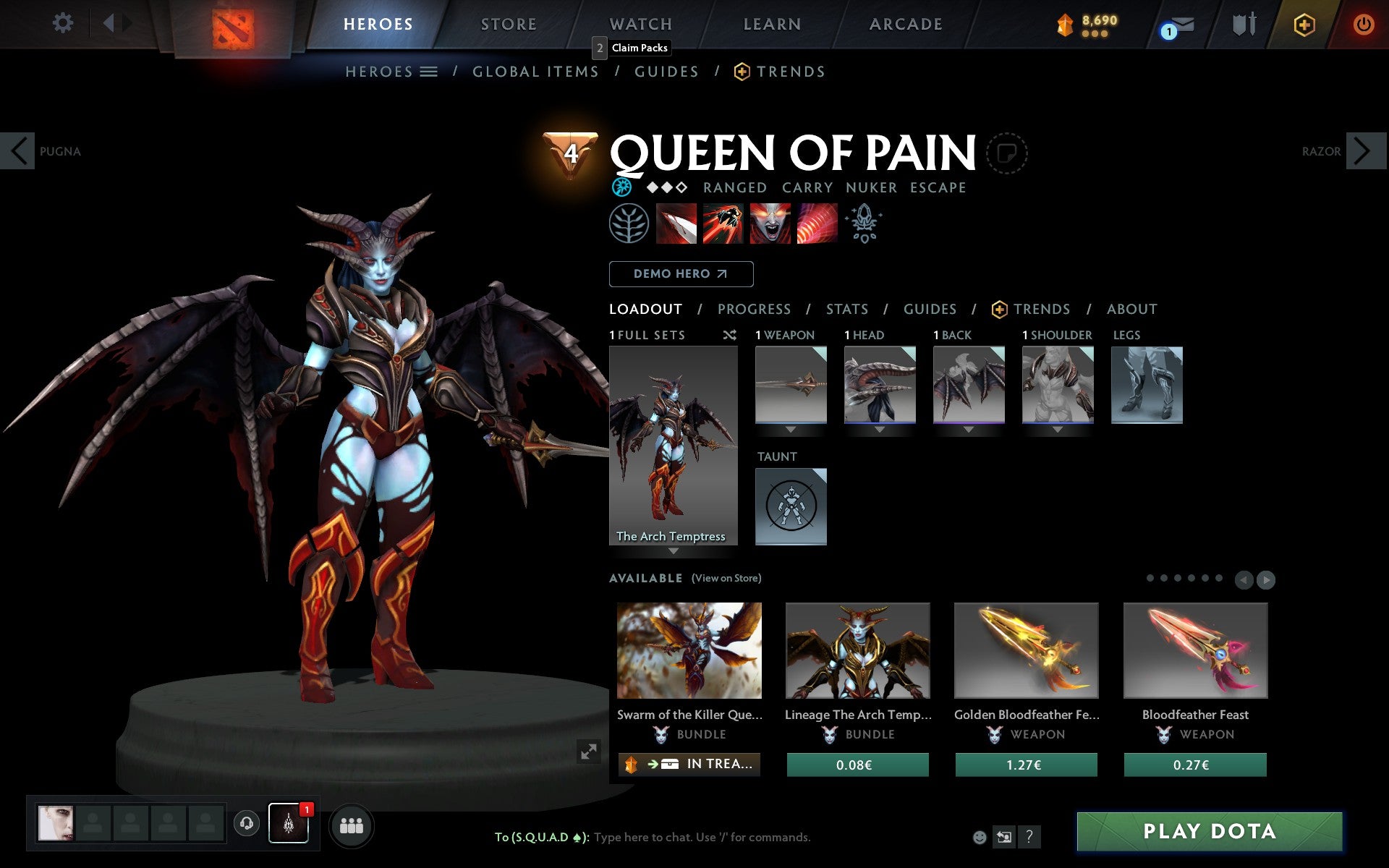Click the chat input field
Screen dimensions: 1389x868
(702, 837)
